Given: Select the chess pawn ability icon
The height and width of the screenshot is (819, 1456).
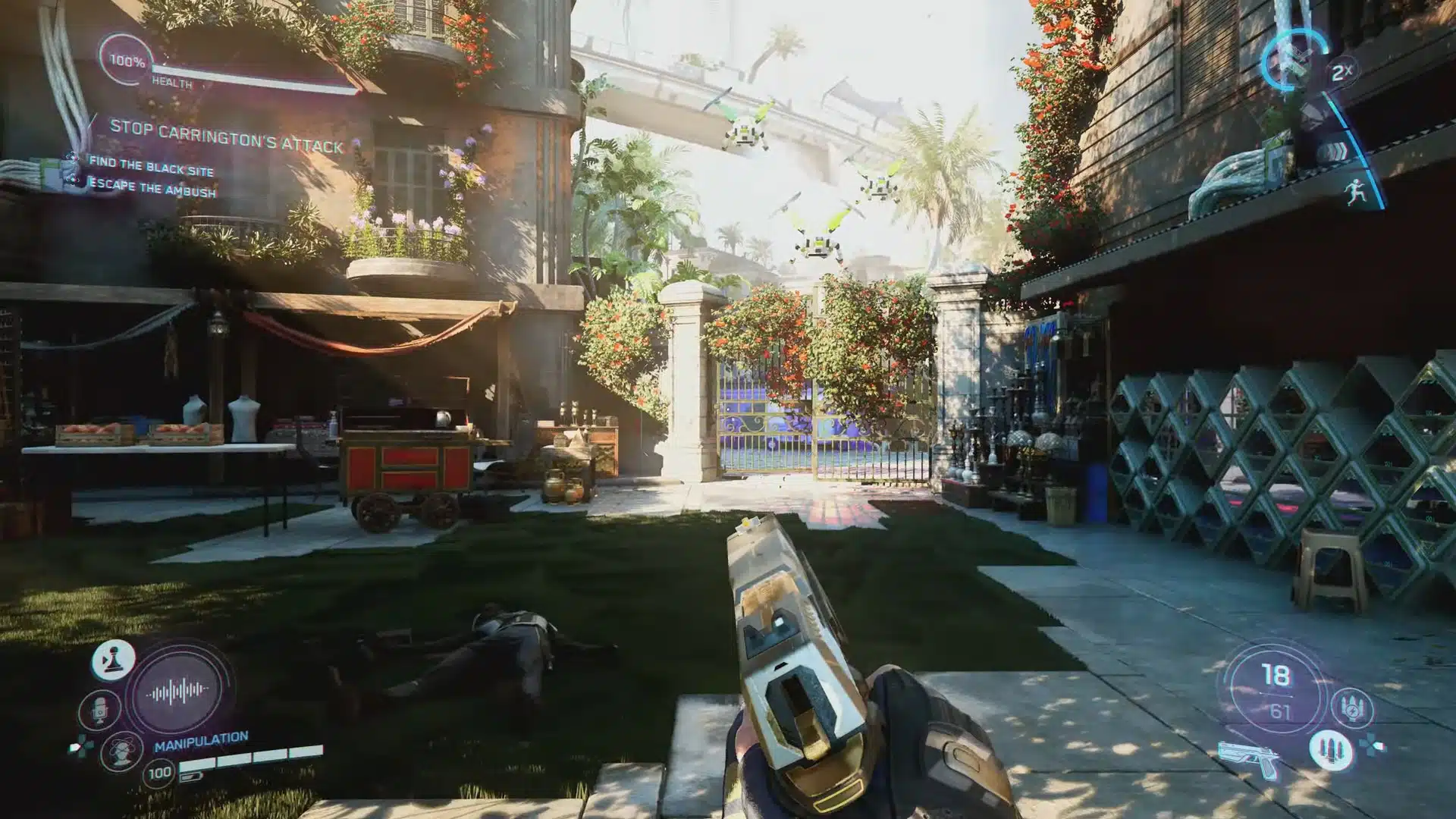Looking at the screenshot, I should (114, 660).
